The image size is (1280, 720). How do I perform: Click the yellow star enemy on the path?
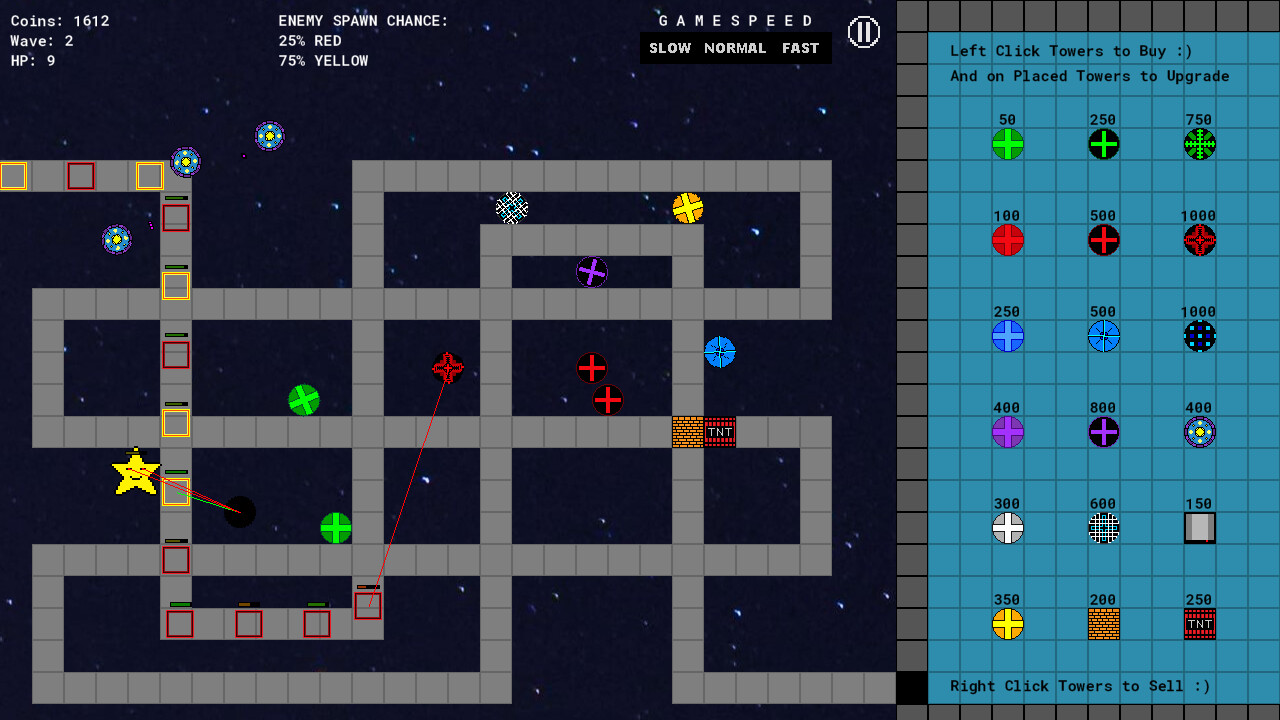(134, 477)
